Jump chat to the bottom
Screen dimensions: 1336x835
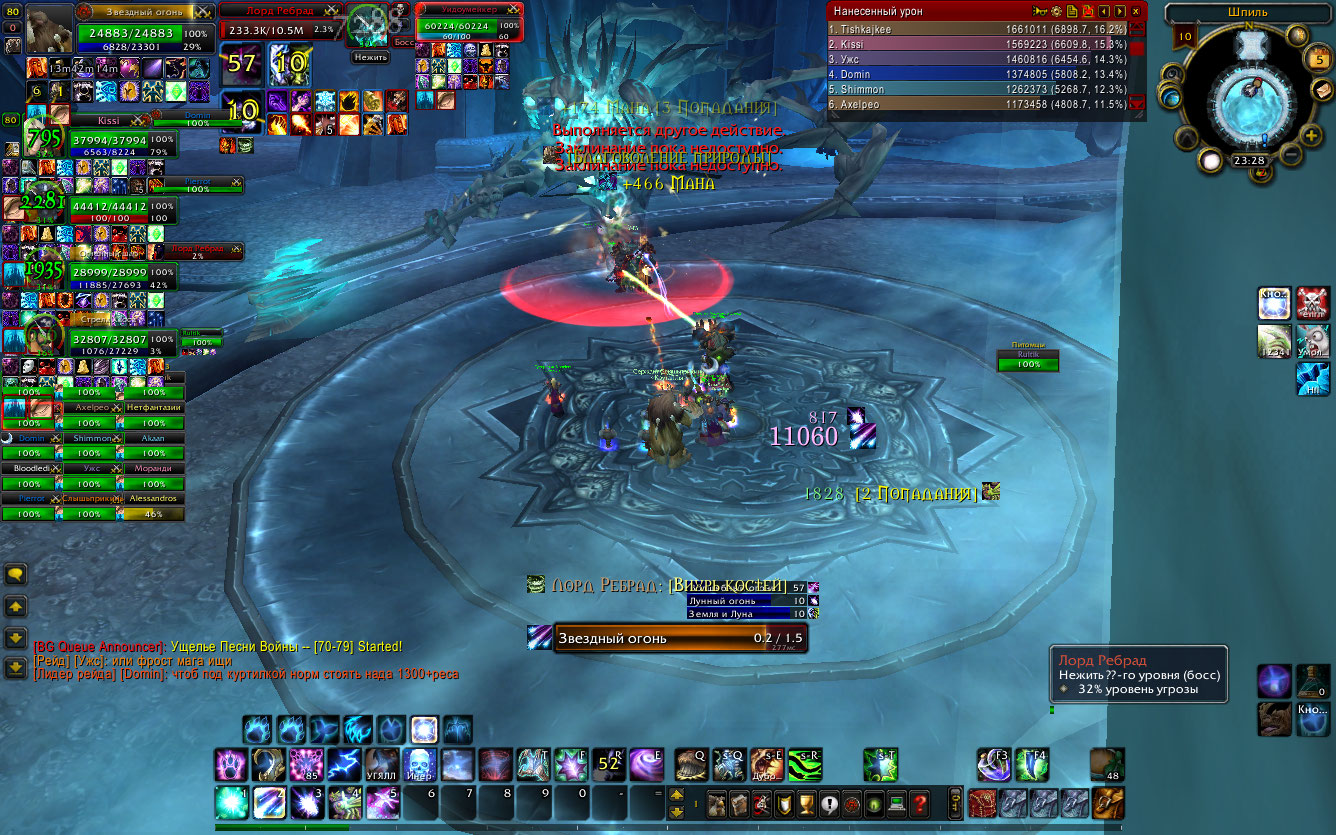click(x=16, y=667)
